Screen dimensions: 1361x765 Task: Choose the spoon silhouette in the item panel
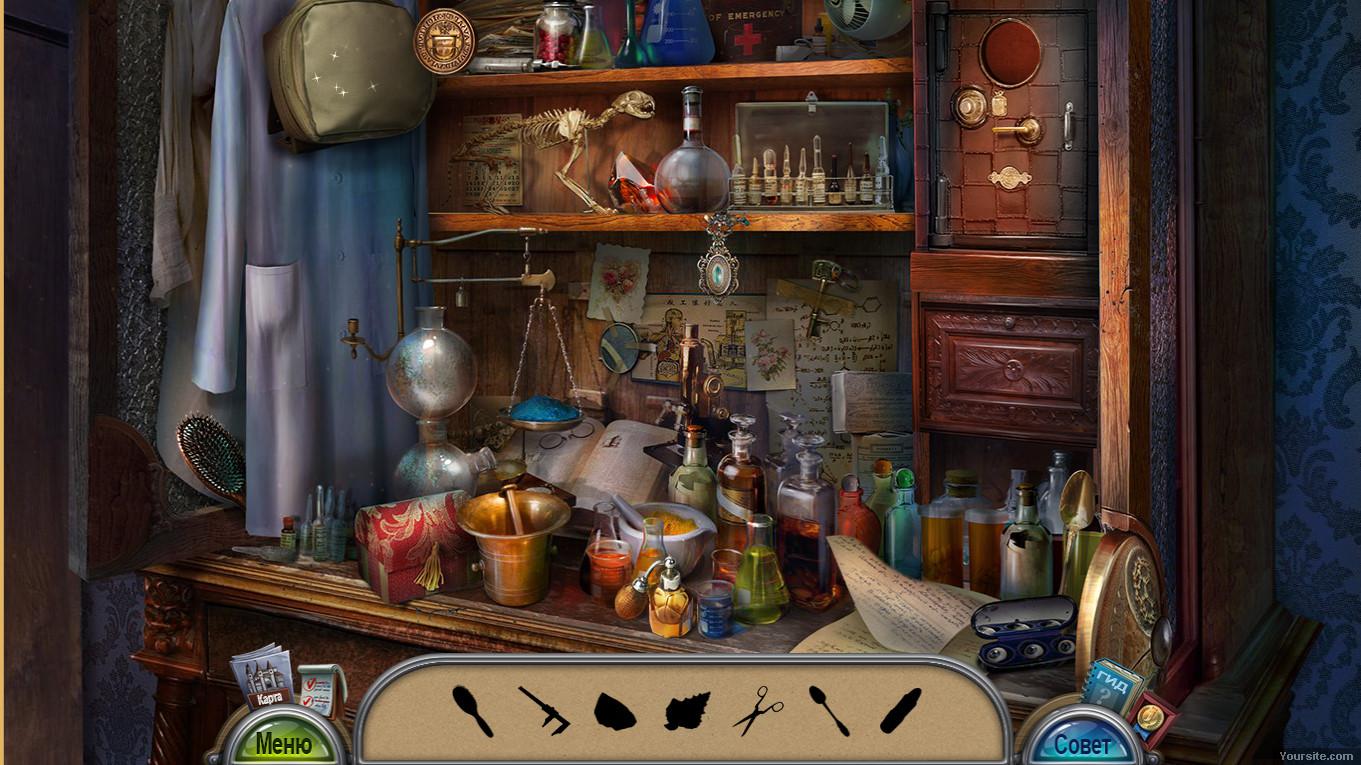click(x=829, y=710)
